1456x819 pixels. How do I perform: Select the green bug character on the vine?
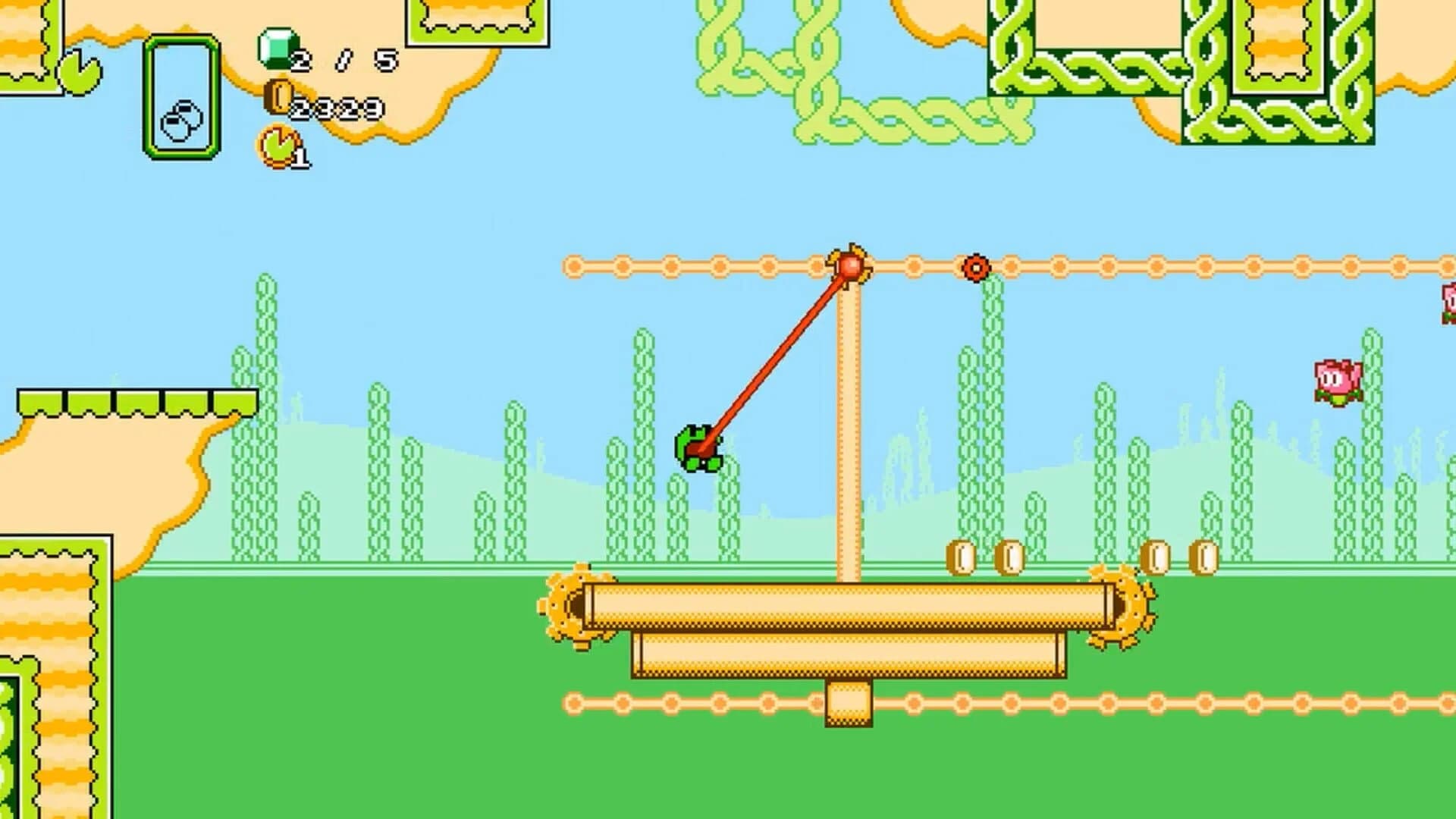coord(698,447)
